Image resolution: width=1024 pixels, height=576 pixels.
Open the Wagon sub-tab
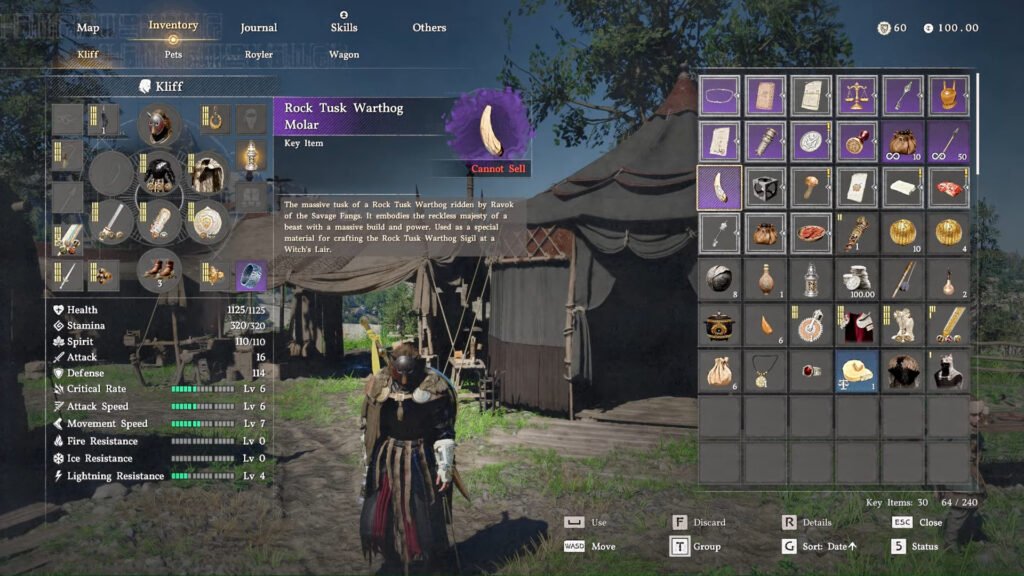[344, 54]
